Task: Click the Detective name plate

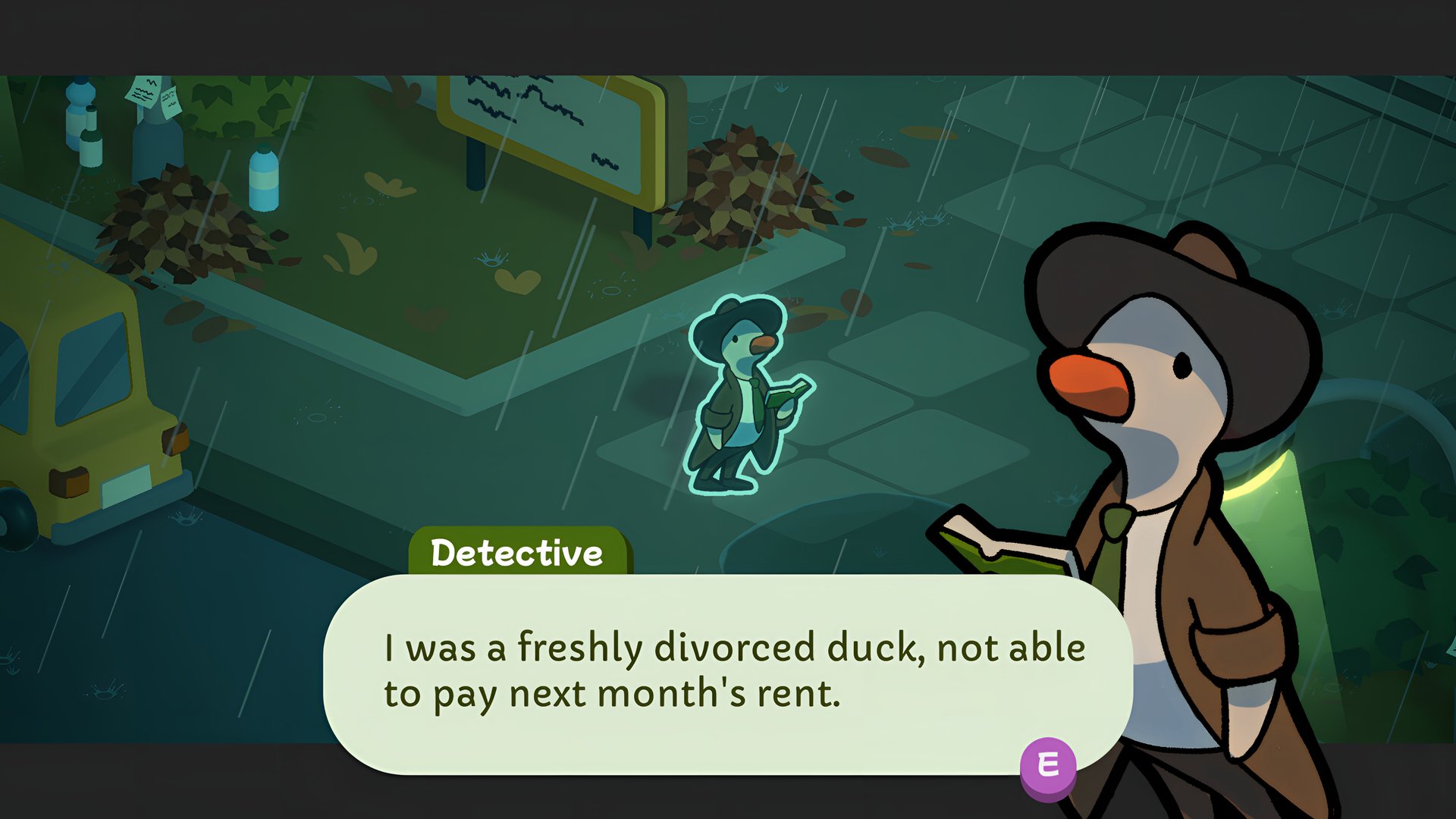Action: tap(519, 552)
